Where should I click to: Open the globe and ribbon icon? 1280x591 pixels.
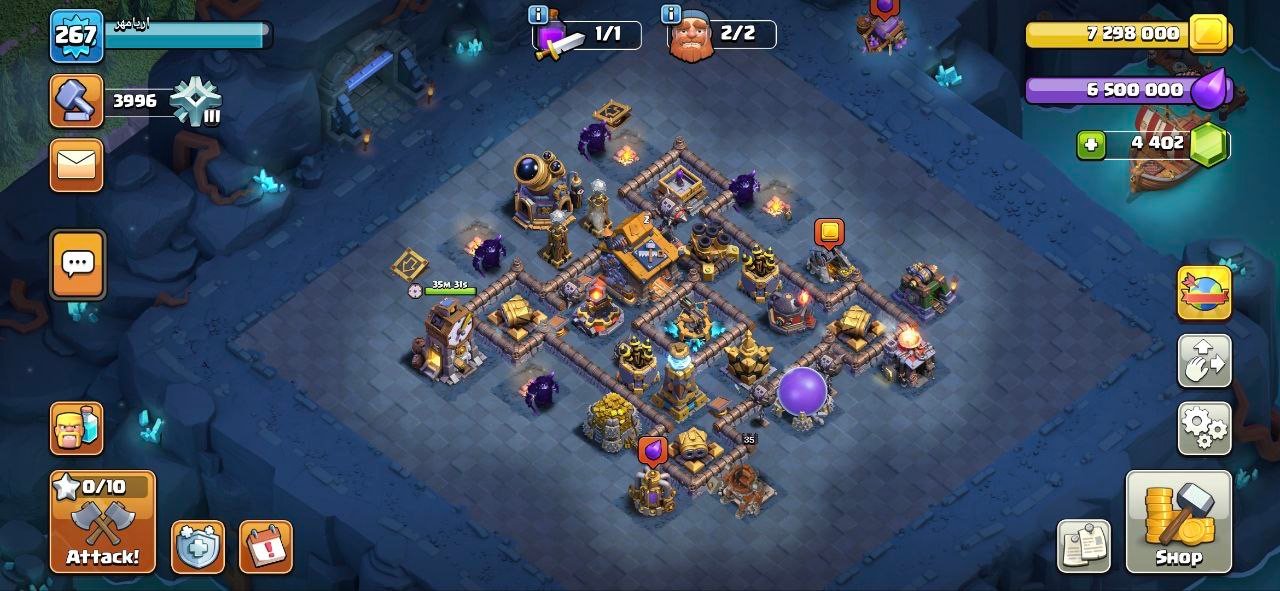point(1204,293)
